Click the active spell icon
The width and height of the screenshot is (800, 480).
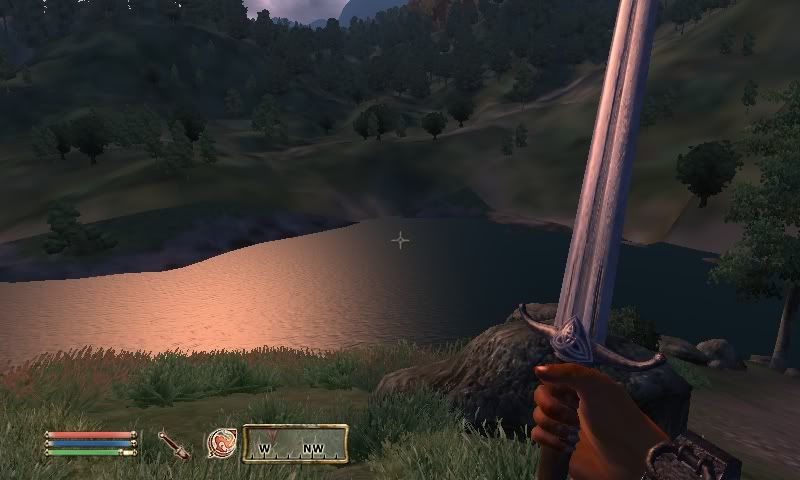coord(220,443)
